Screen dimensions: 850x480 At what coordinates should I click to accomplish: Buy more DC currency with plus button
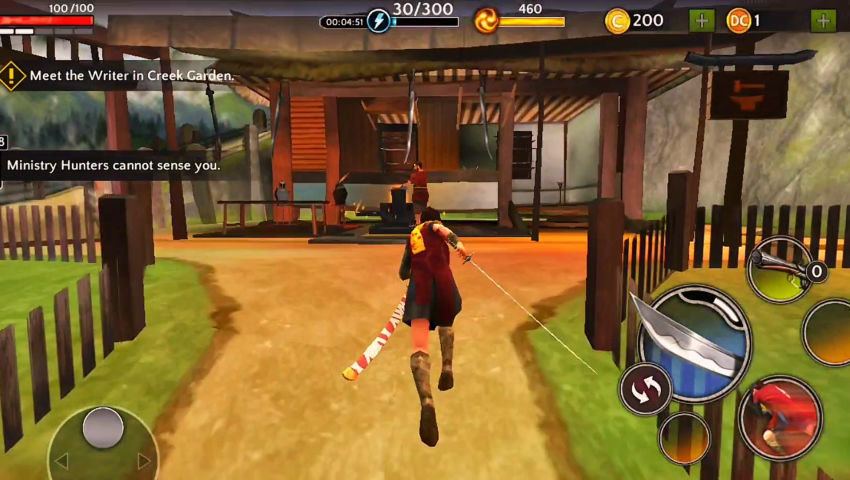coord(822,20)
